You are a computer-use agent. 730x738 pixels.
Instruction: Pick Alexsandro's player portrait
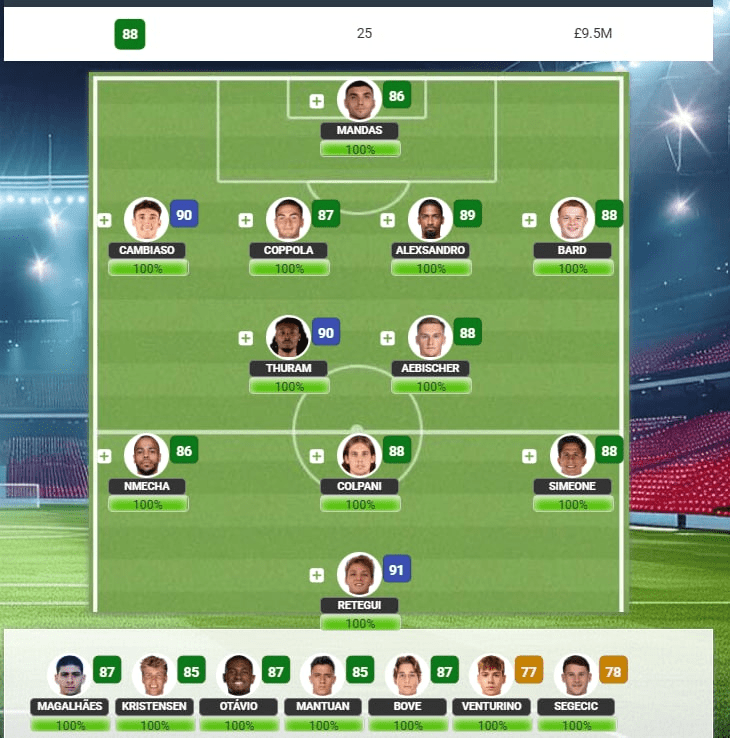click(430, 219)
